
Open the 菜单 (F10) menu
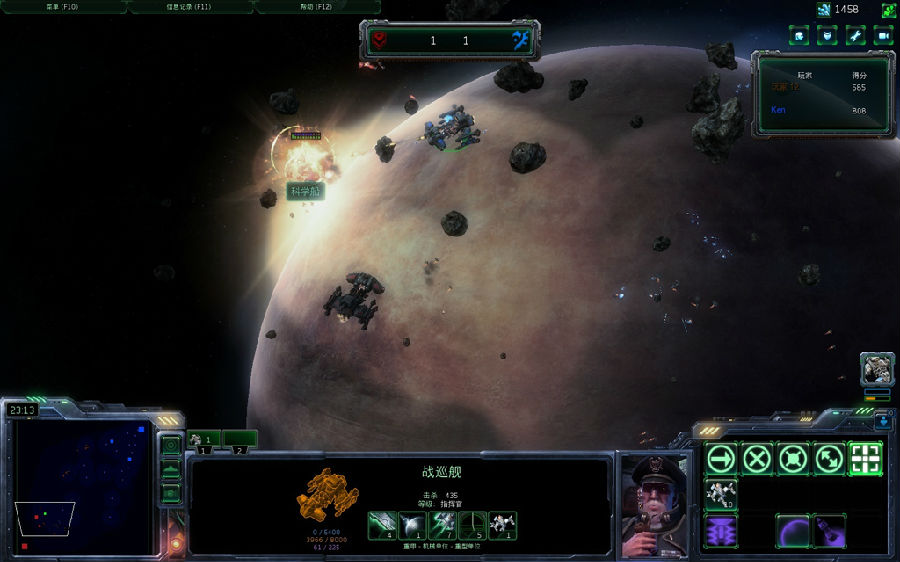tap(62, 7)
